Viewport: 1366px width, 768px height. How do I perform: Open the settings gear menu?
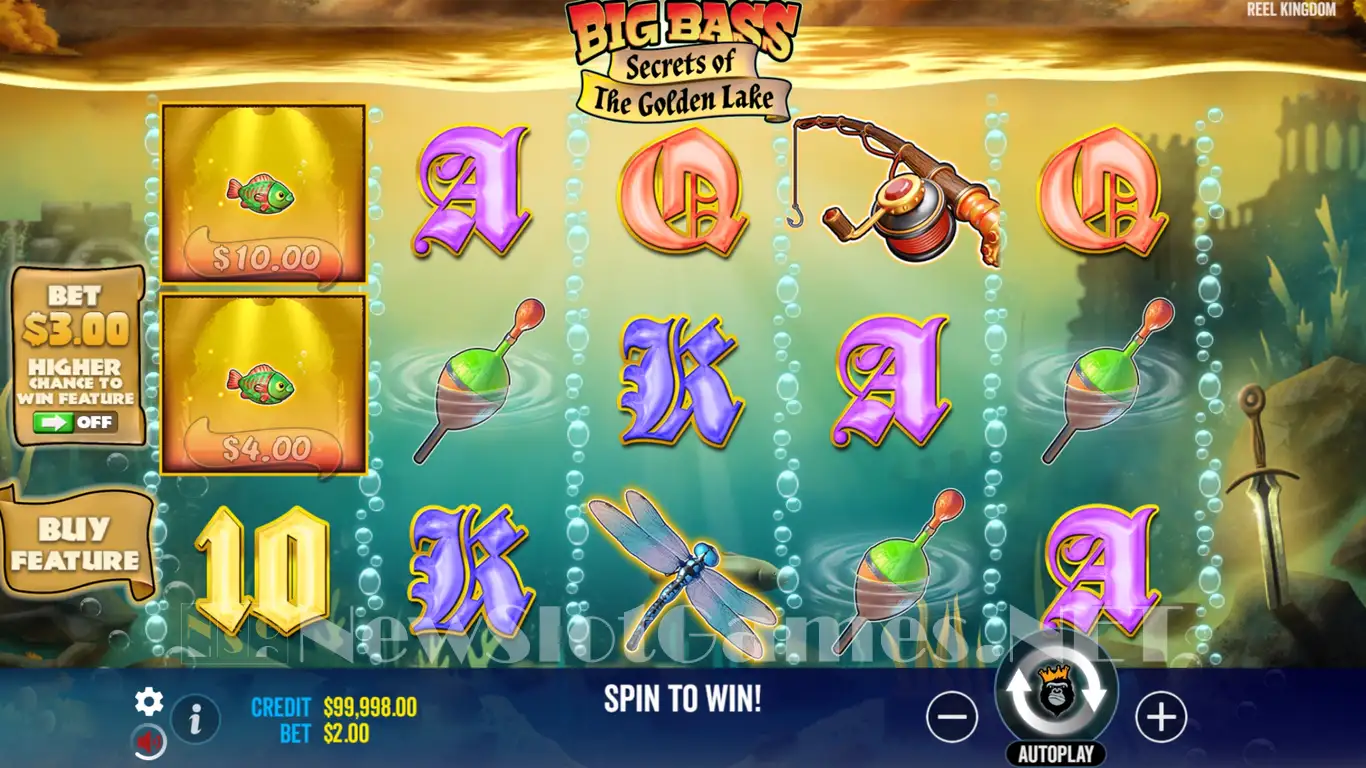point(149,702)
